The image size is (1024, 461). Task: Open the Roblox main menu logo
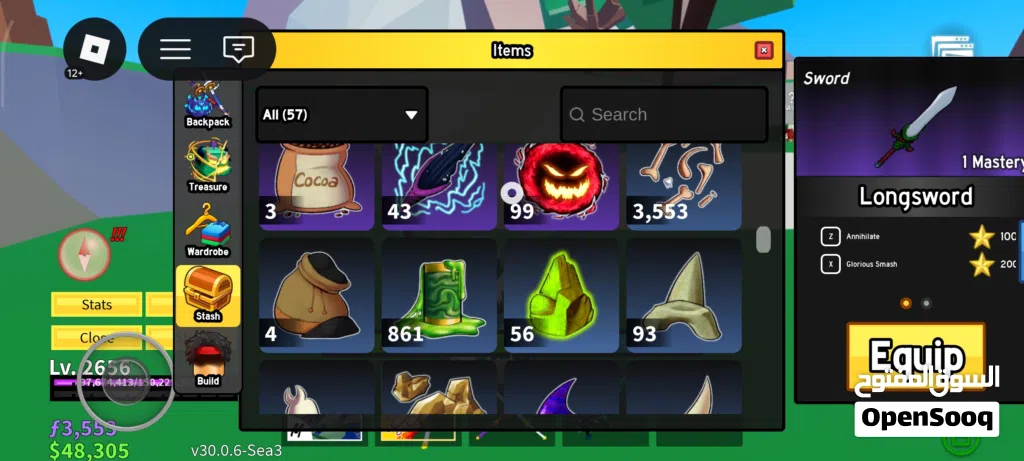95,49
